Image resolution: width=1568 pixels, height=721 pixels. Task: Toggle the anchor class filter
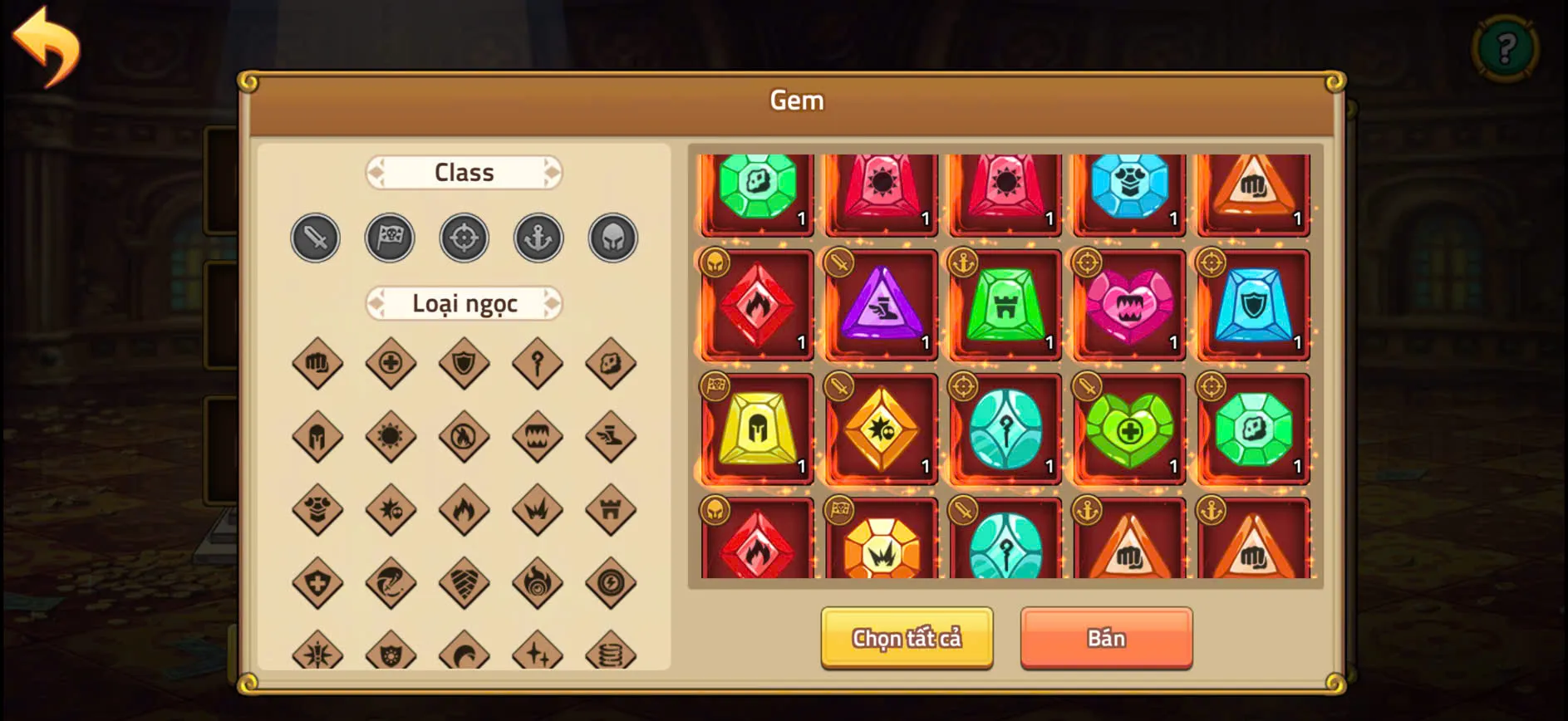pos(538,237)
